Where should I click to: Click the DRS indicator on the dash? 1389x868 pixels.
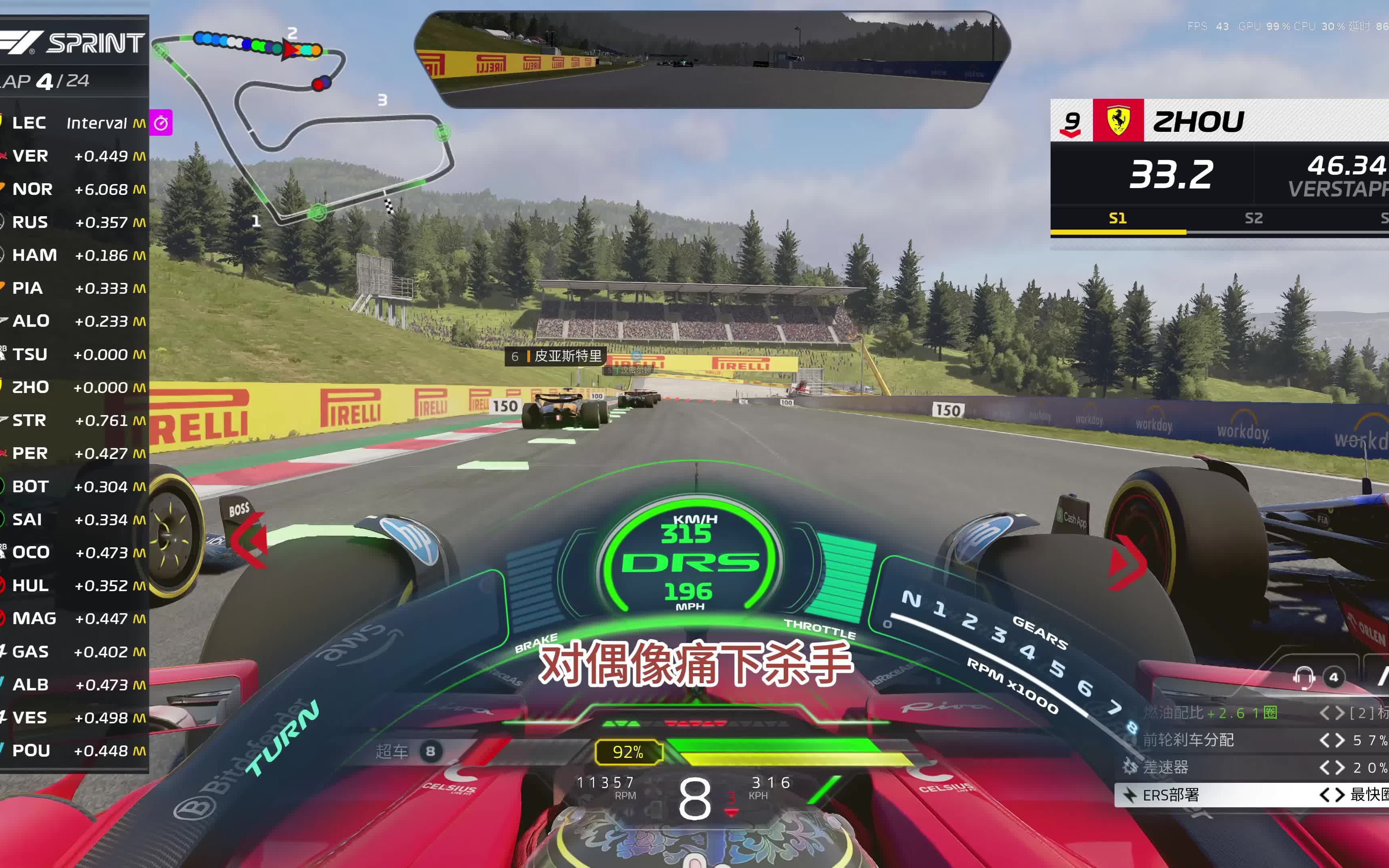690,563
